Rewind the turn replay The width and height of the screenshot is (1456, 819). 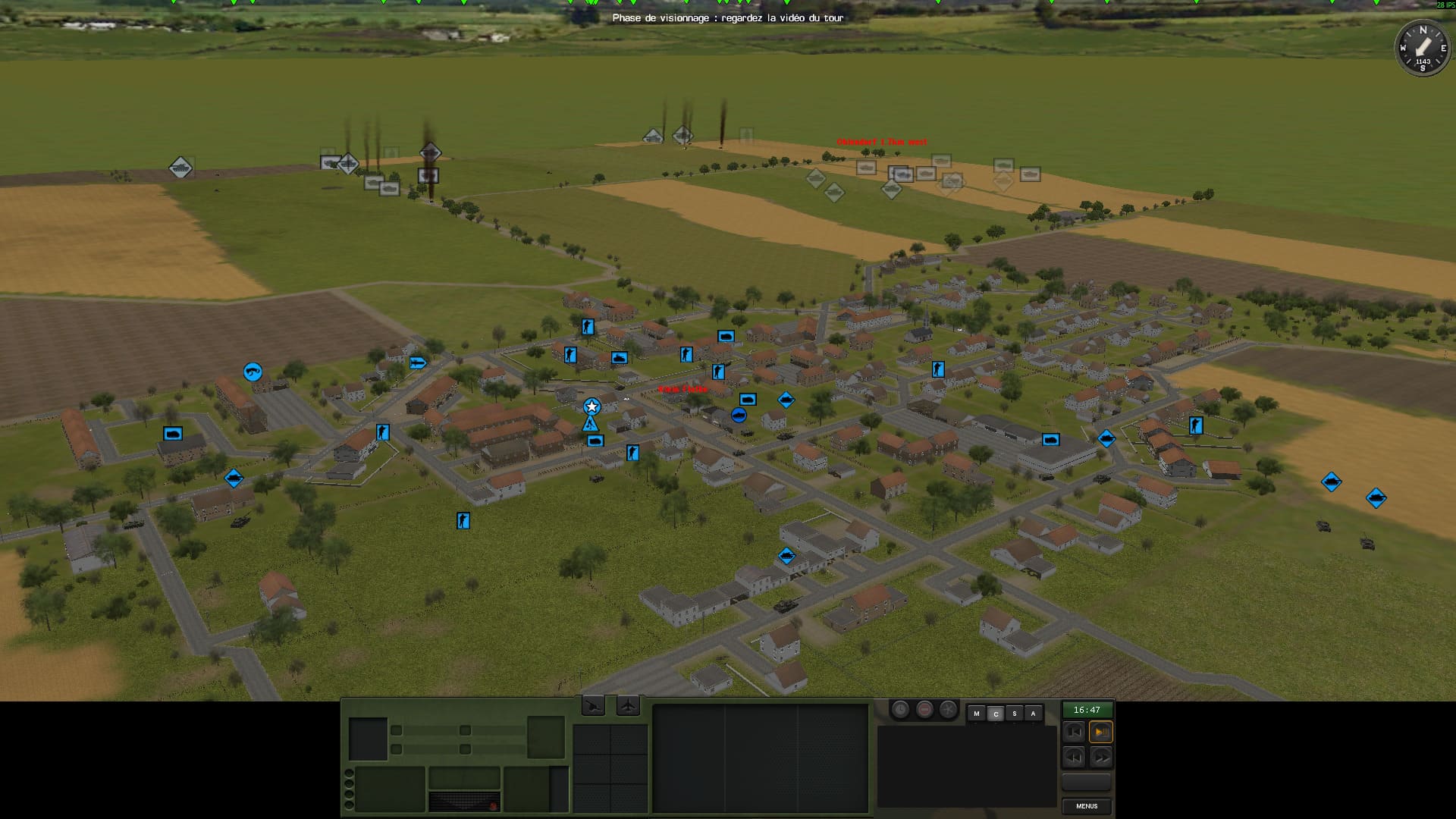pos(1074,756)
